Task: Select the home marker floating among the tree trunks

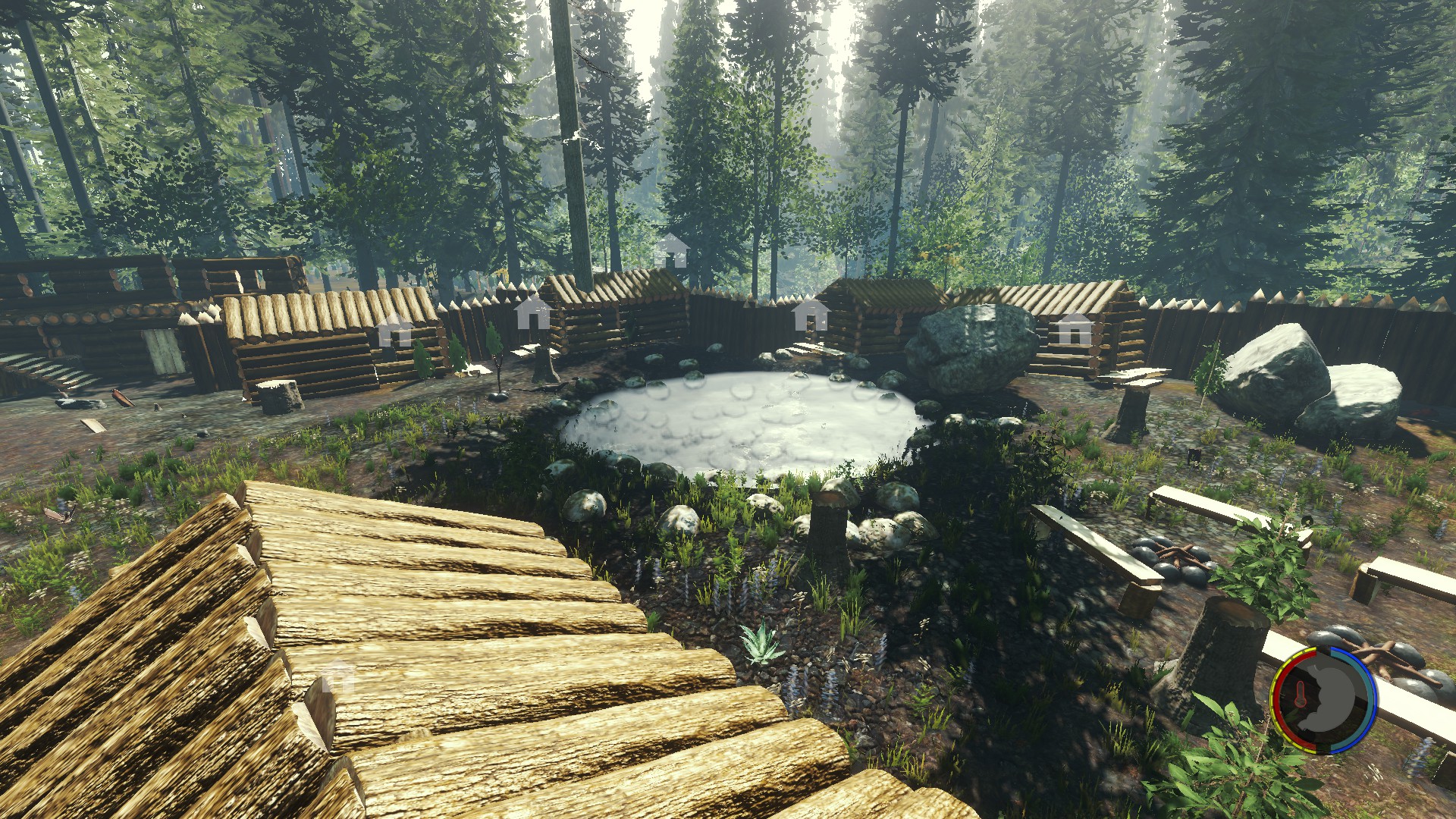Action: click(x=671, y=250)
